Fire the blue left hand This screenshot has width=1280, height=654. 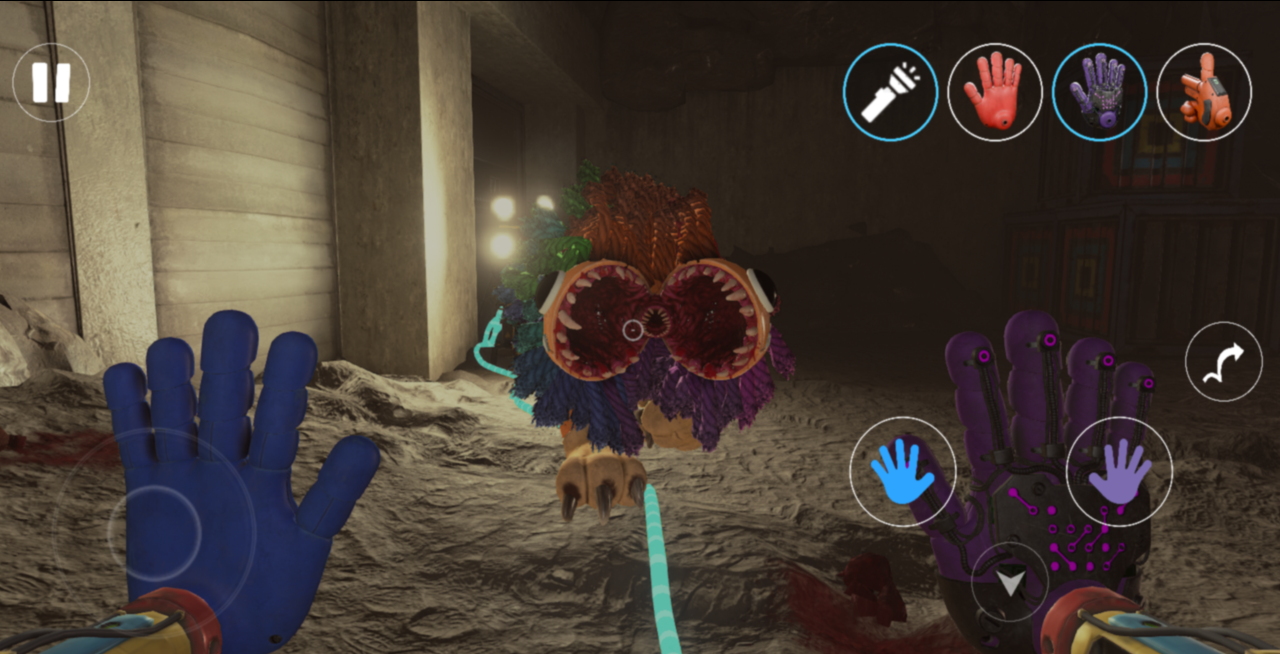tap(902, 471)
